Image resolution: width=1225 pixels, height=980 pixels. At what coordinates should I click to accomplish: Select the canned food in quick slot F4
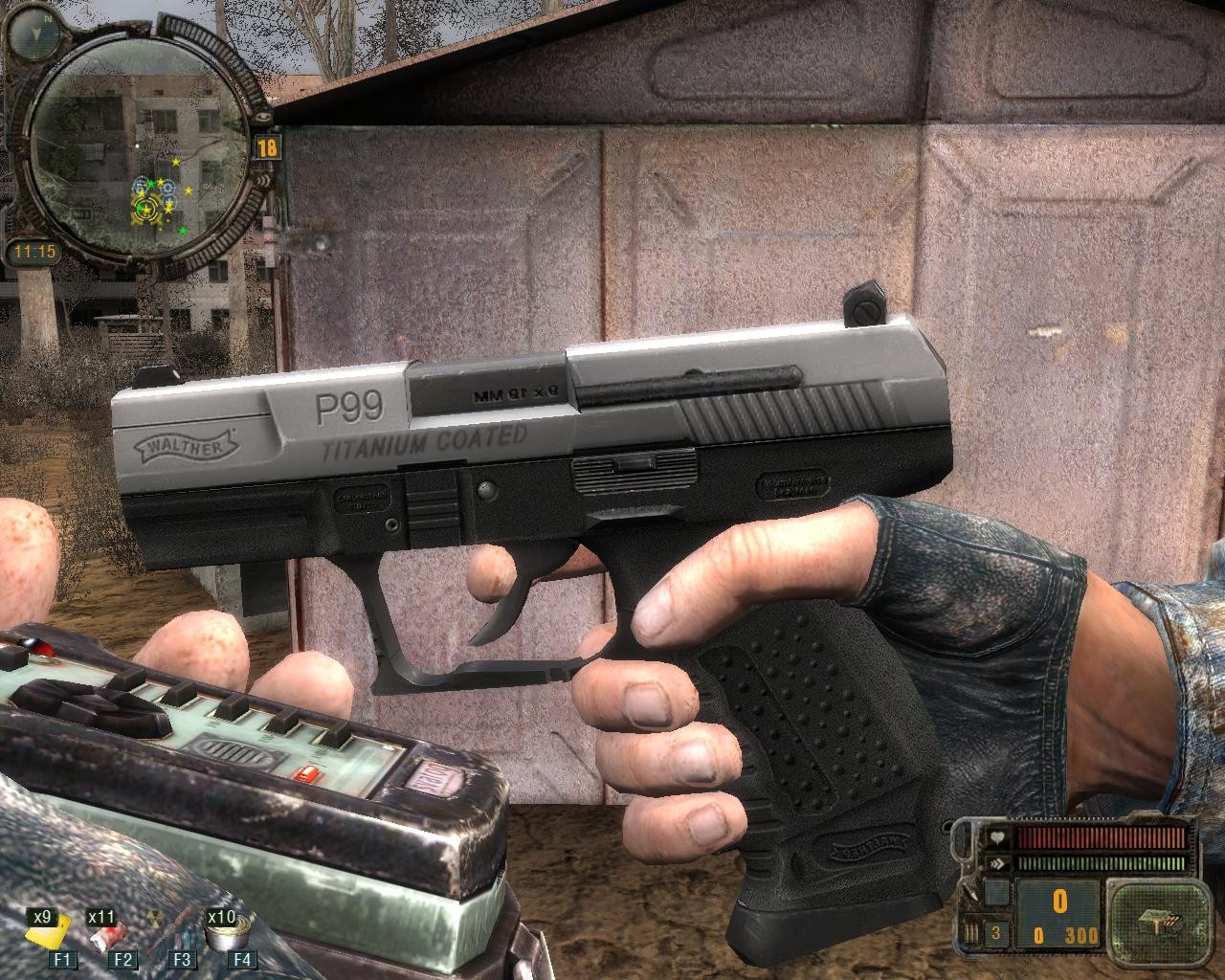coord(226,936)
